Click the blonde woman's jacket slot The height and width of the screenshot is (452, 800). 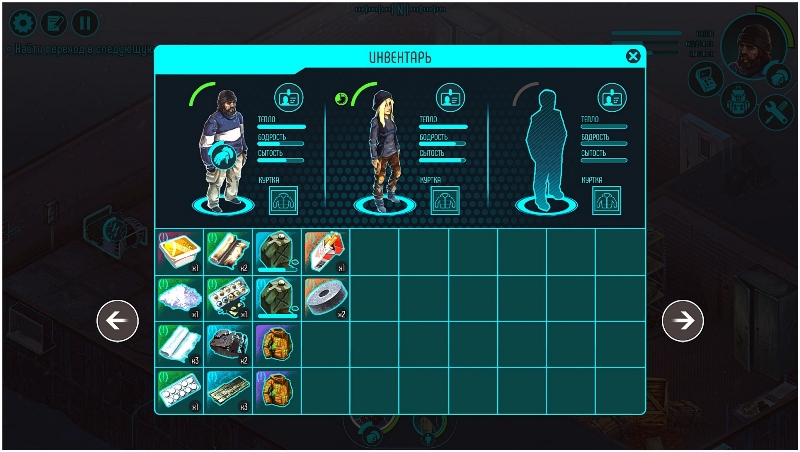[445, 197]
